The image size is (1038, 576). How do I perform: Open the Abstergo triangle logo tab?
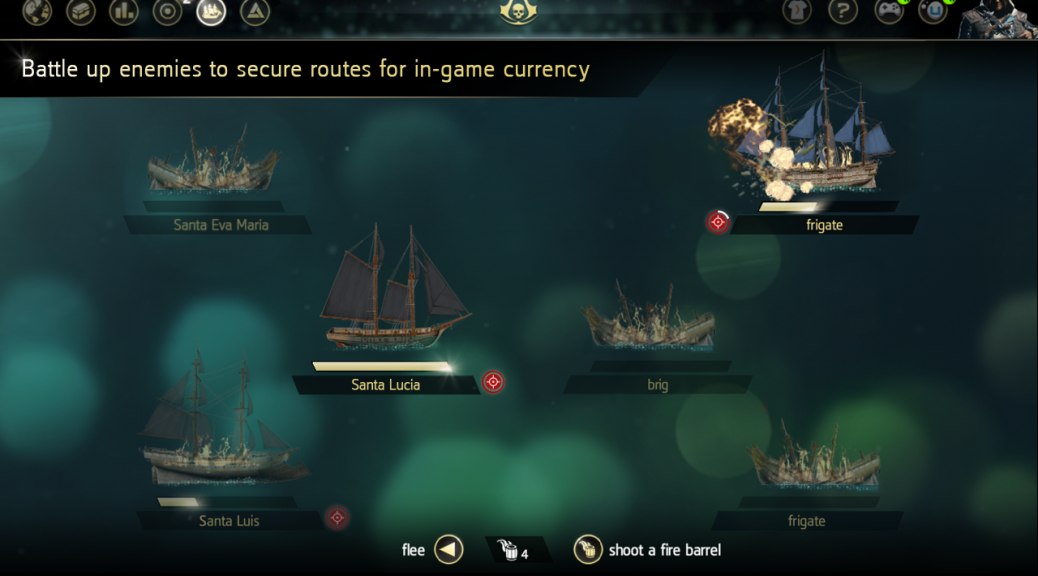pos(255,11)
